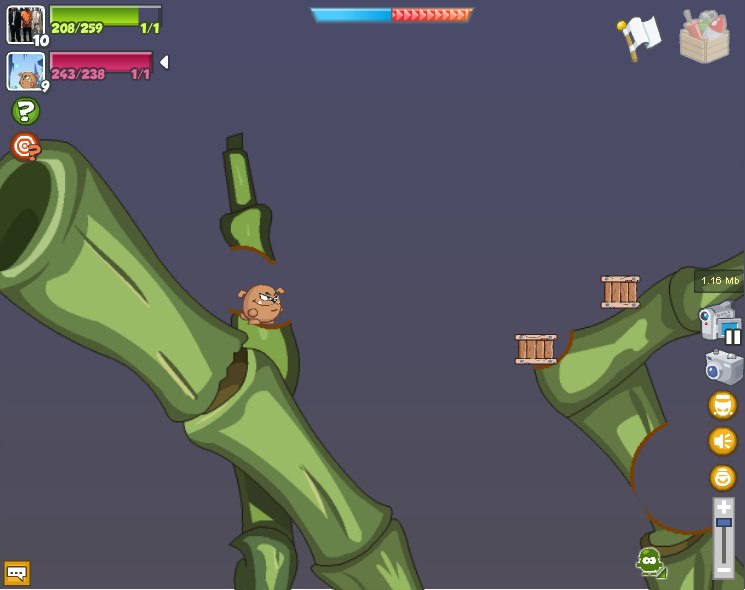The image size is (745, 590).
Task: Click the blue zoom slider handle
Action: (x=723, y=523)
